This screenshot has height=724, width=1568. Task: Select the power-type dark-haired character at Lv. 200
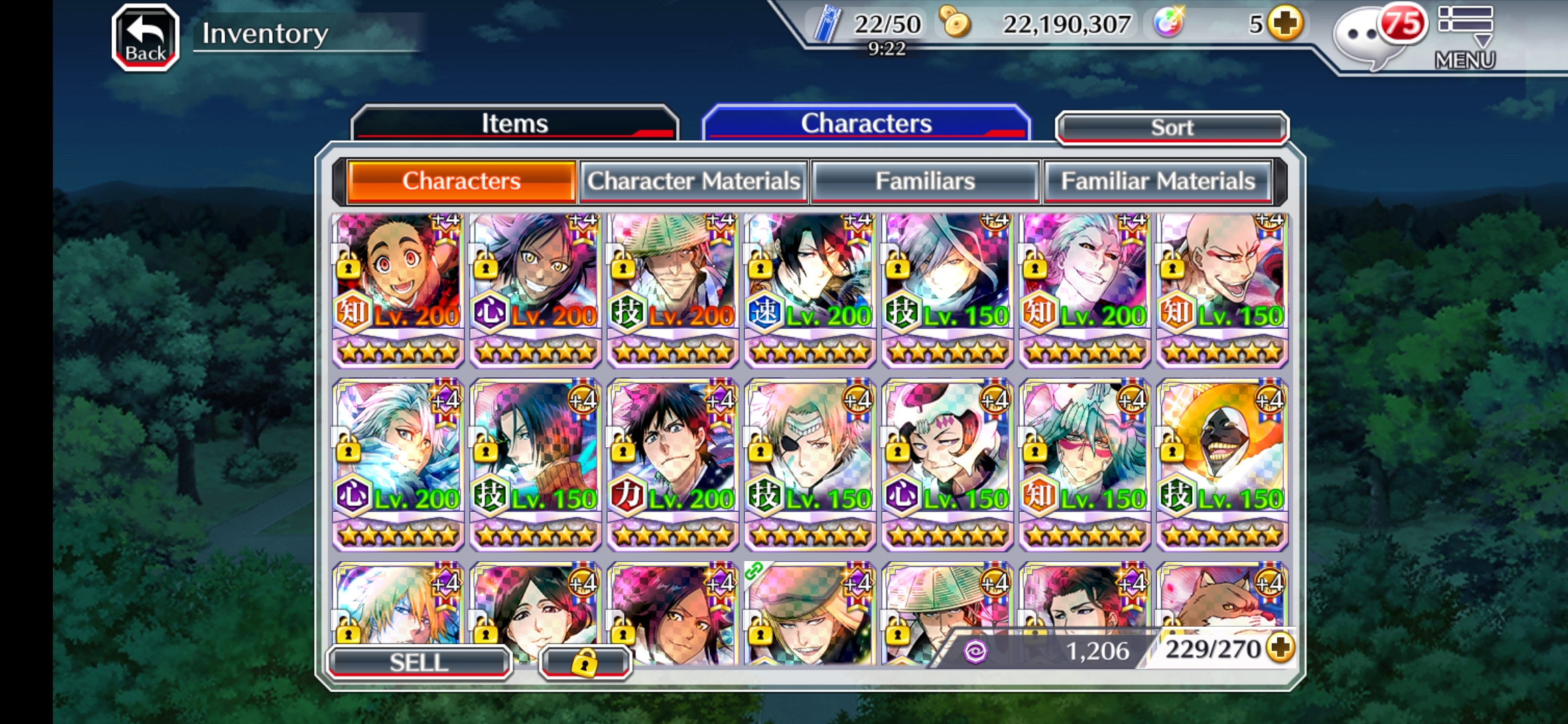[673, 464]
